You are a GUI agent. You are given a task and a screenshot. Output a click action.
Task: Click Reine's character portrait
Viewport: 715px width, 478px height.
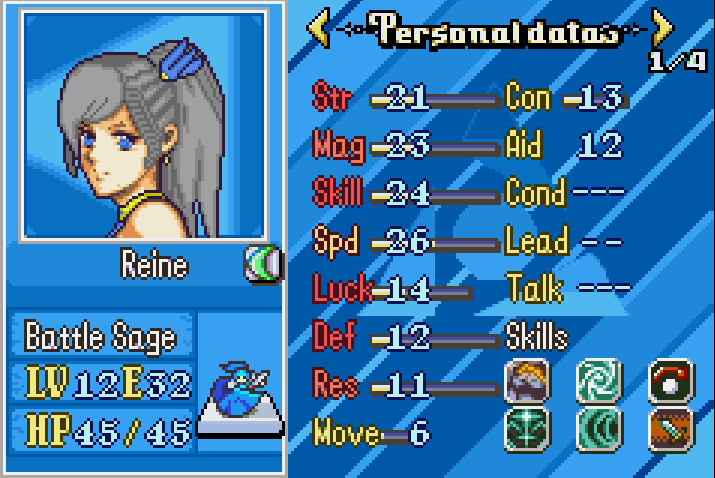click(x=143, y=125)
